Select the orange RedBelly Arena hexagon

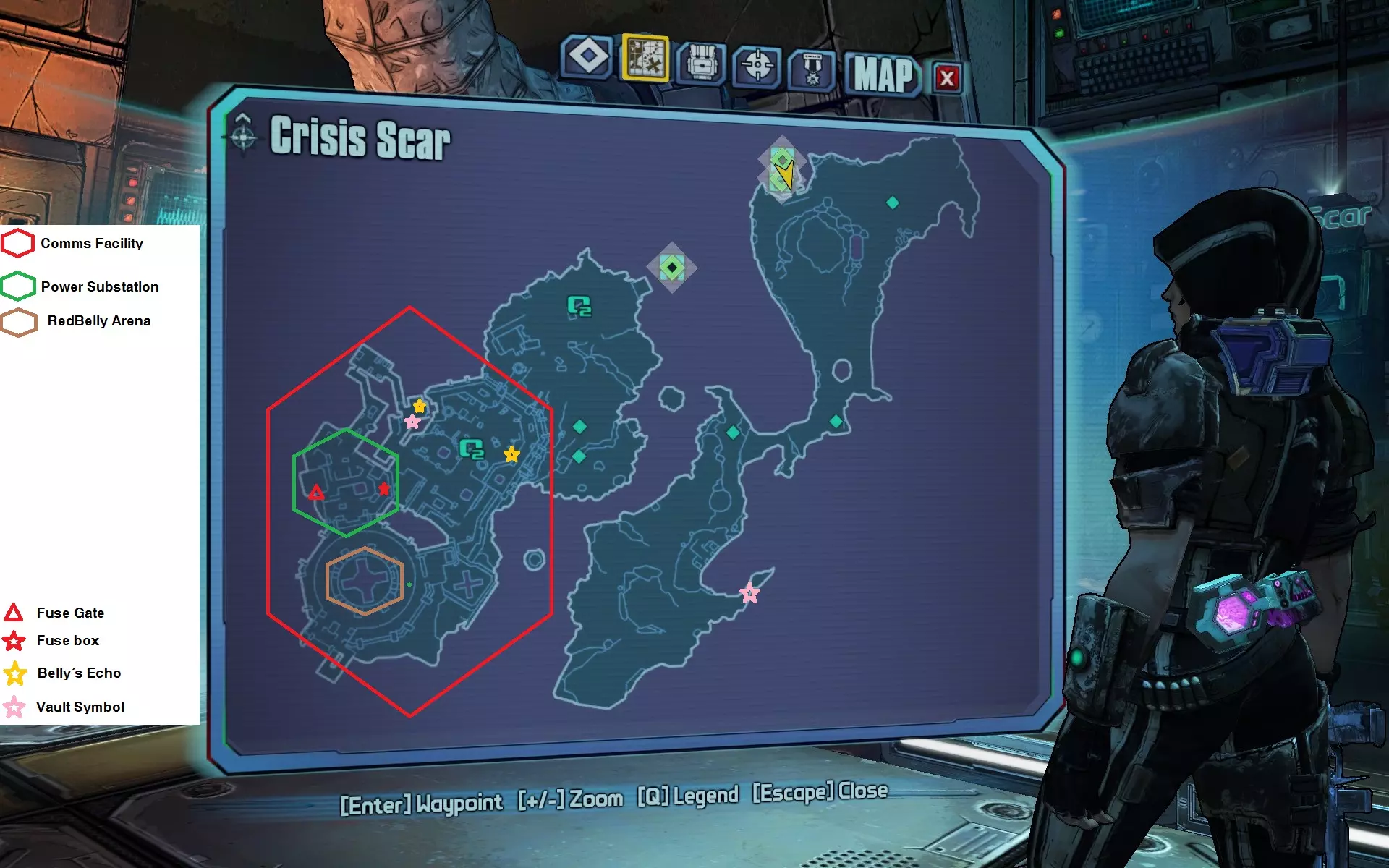(x=365, y=581)
